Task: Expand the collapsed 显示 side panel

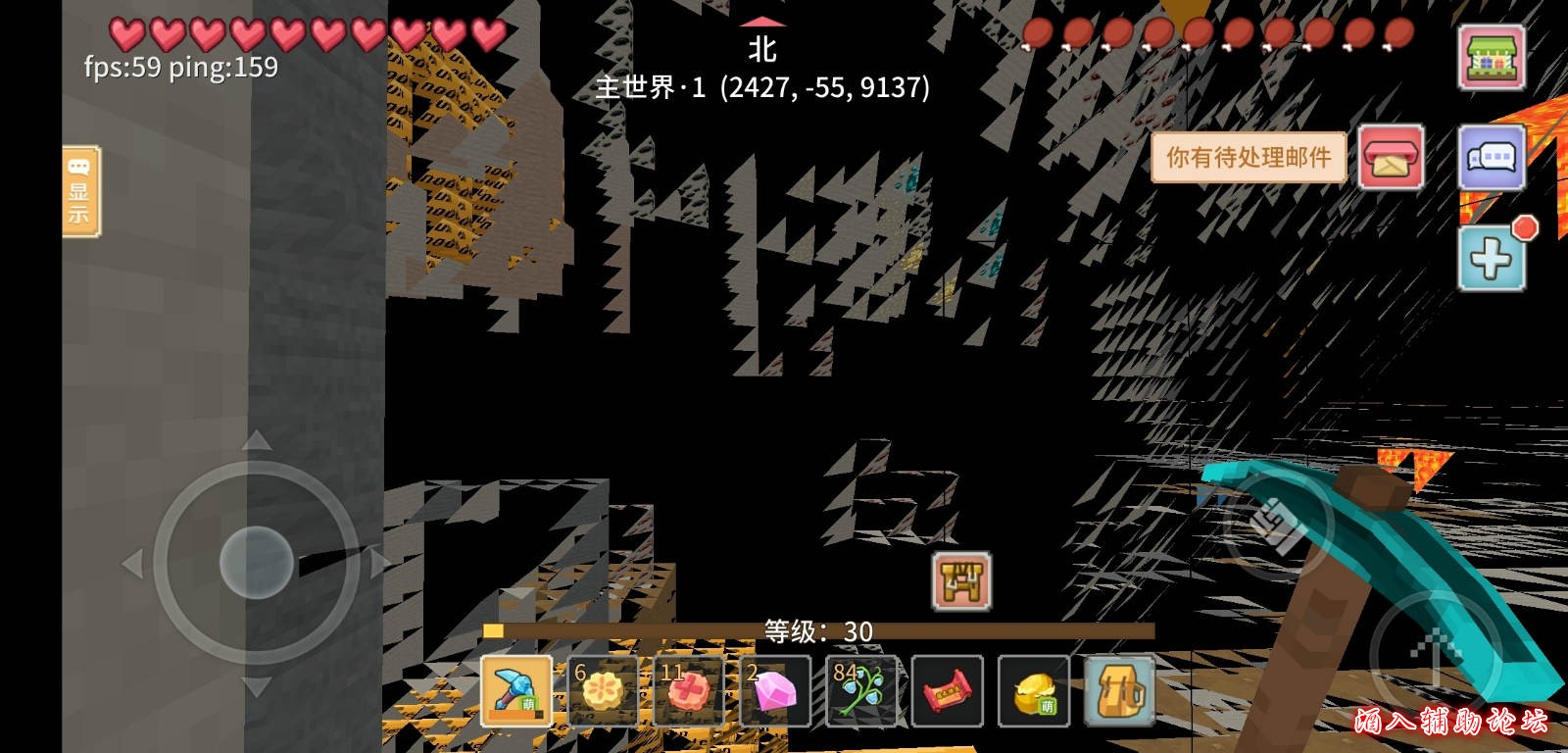Action: point(81,192)
